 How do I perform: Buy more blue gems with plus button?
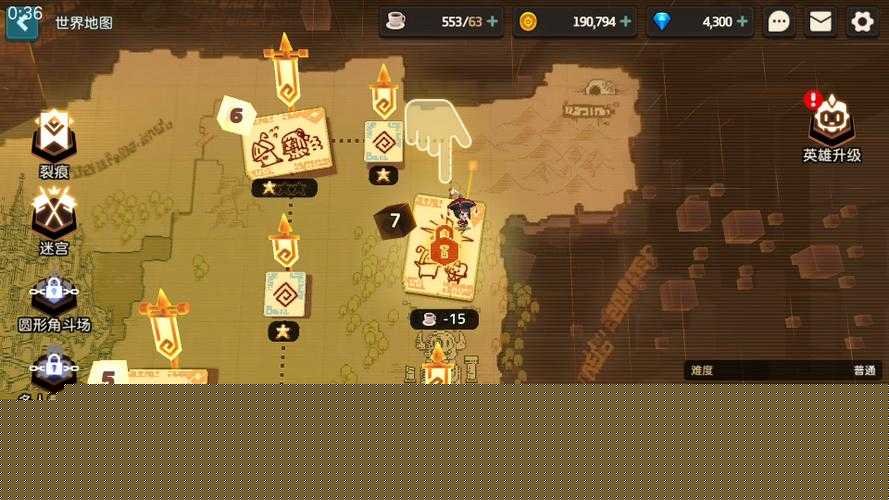click(743, 21)
